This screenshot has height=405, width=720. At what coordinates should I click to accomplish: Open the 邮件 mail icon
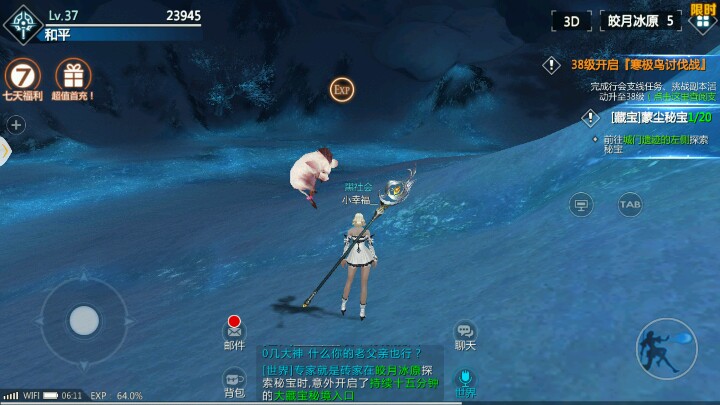click(x=234, y=332)
